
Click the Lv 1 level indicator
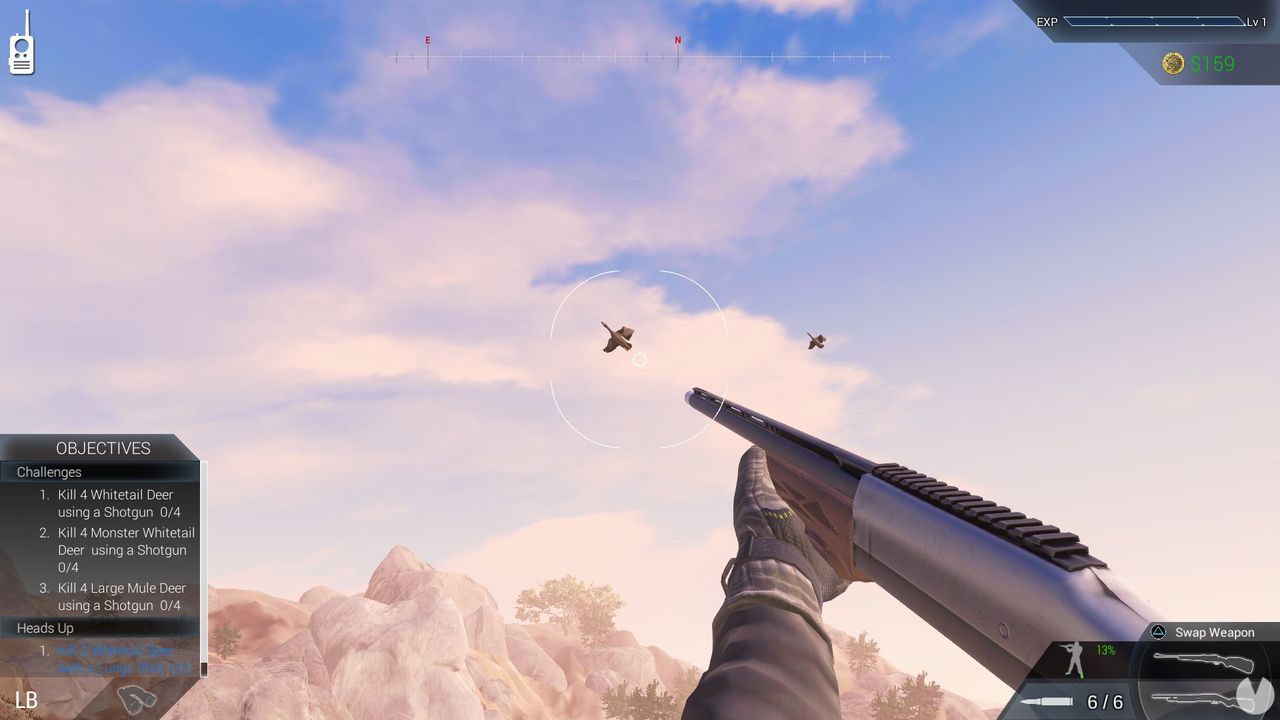coord(1258,22)
